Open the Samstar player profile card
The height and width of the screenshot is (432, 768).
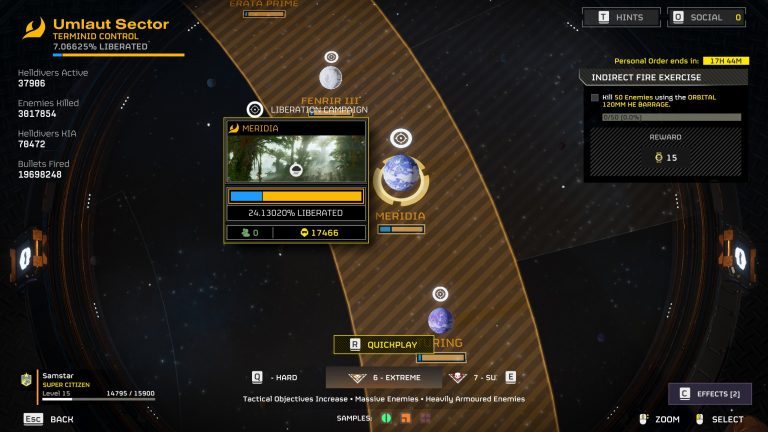coord(88,383)
